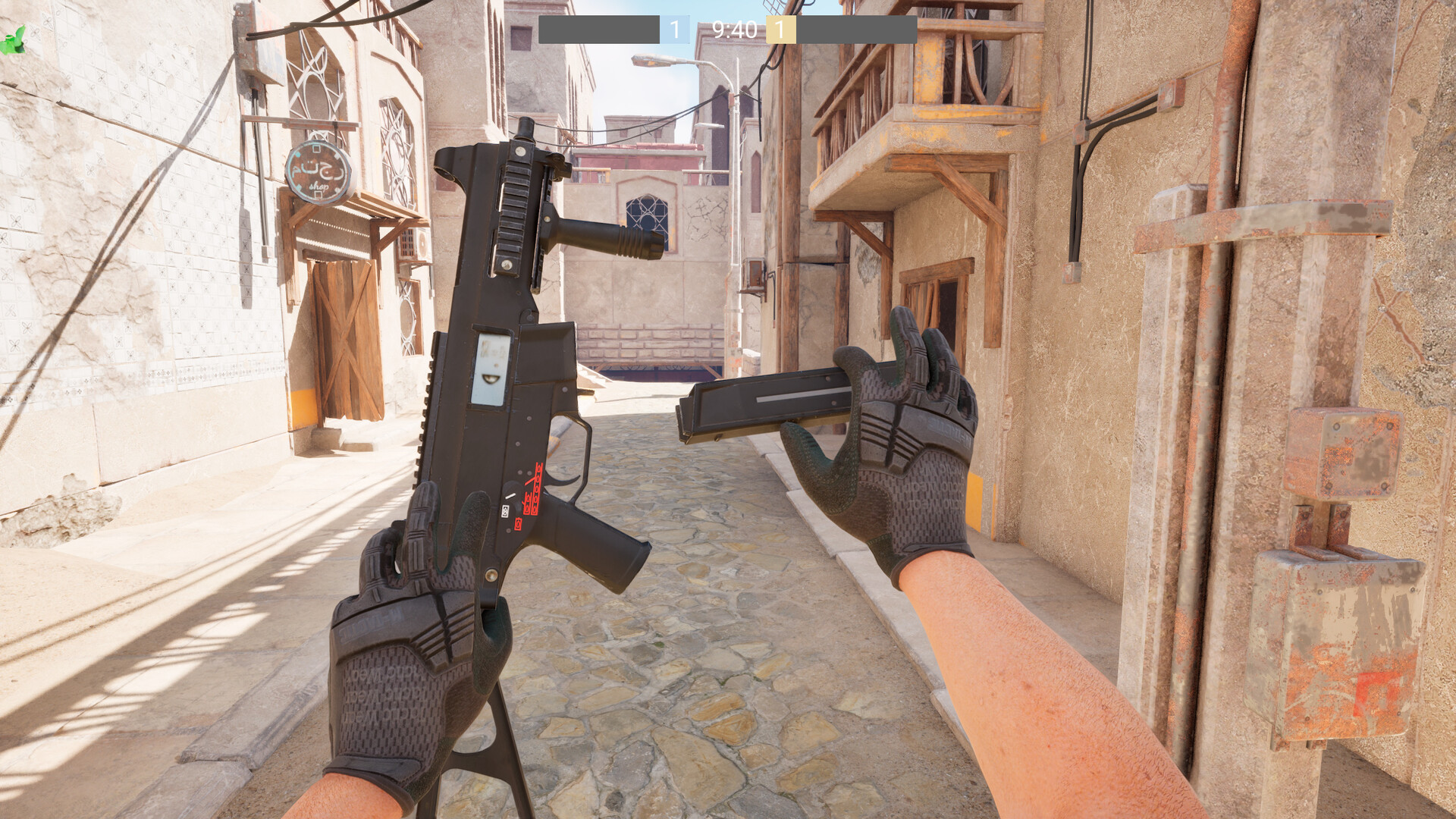Click the blue team score showing 1

point(673,29)
